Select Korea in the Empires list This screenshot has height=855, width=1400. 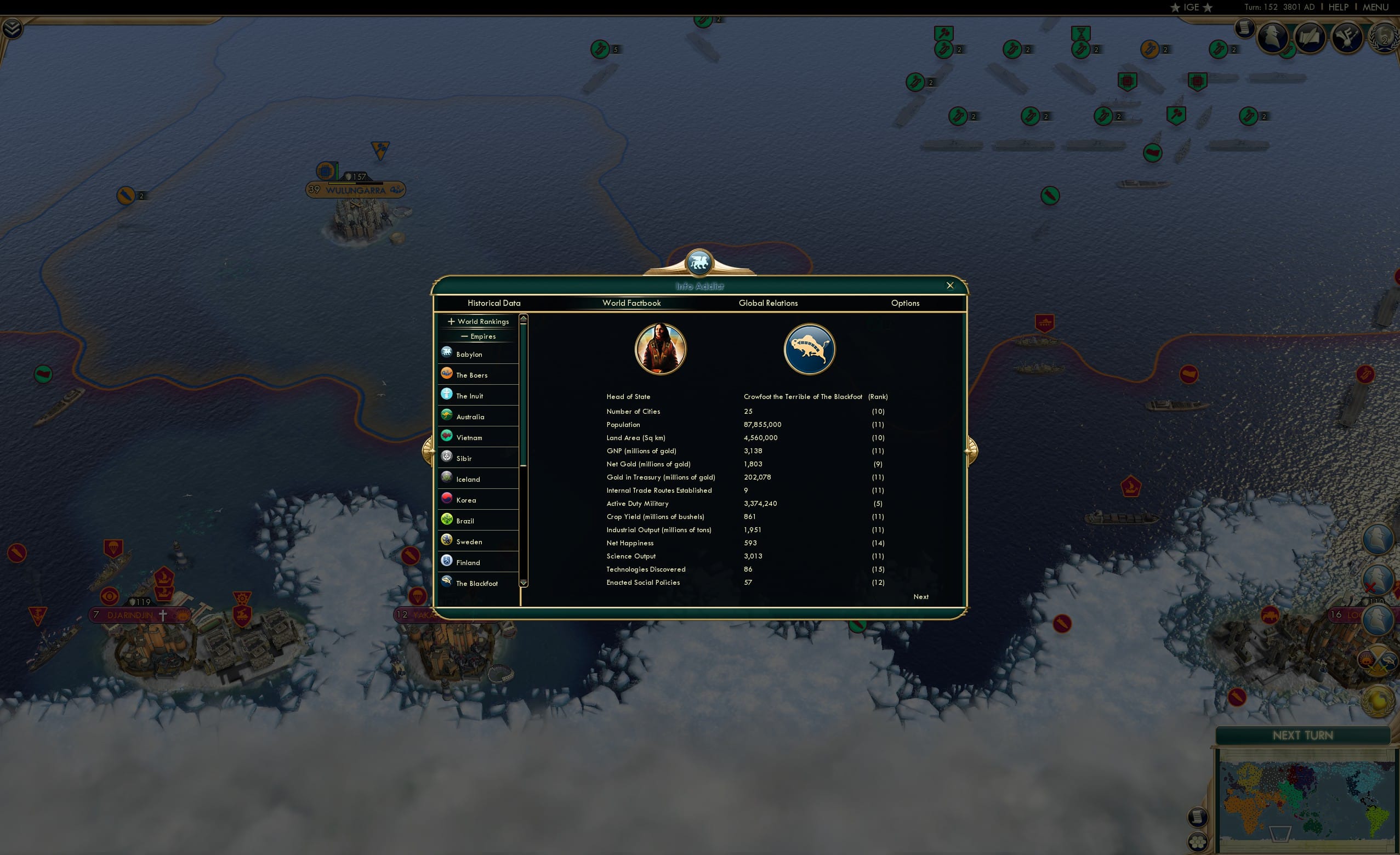tap(466, 499)
